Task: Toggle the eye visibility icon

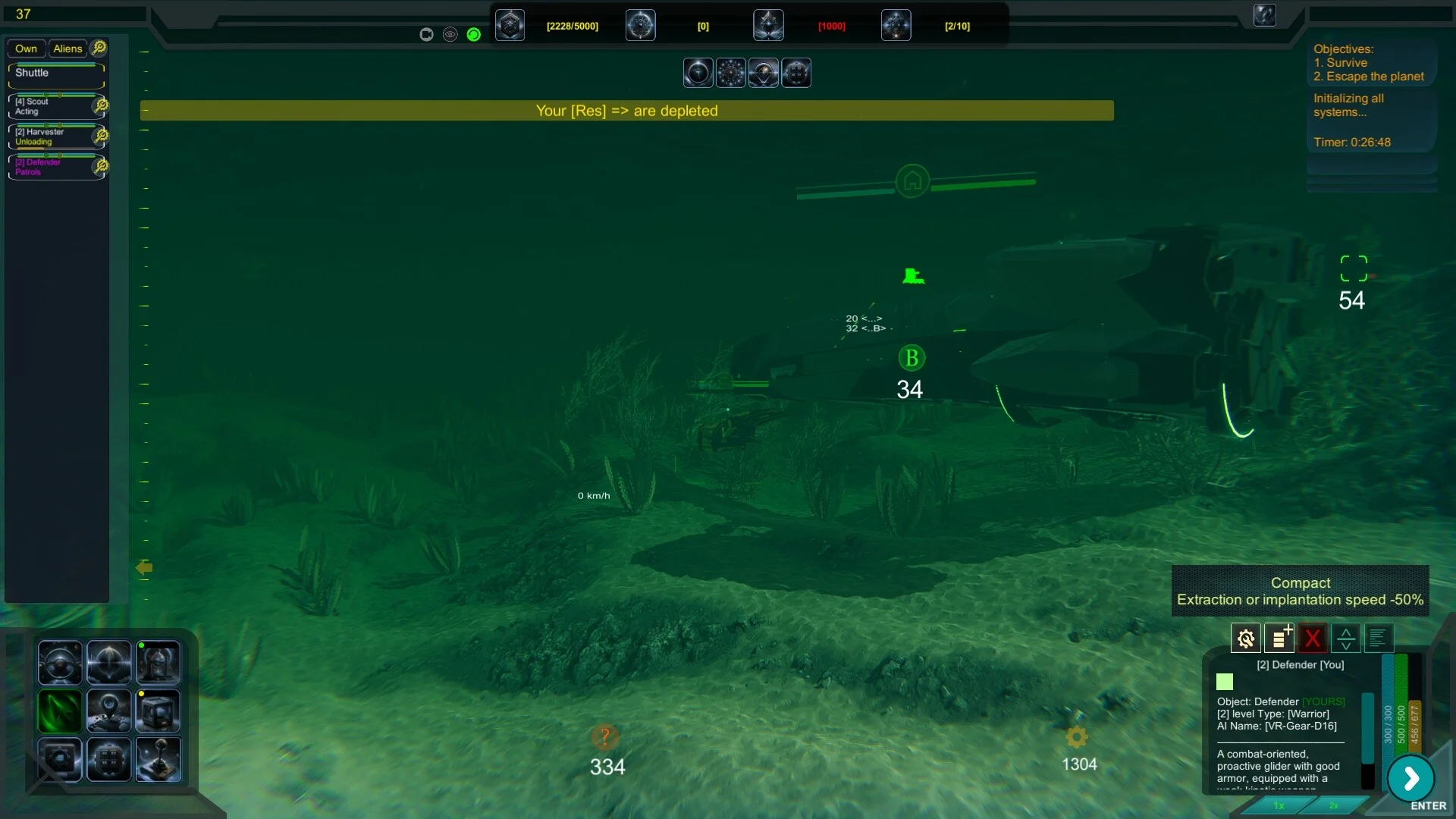Action: coord(450,34)
